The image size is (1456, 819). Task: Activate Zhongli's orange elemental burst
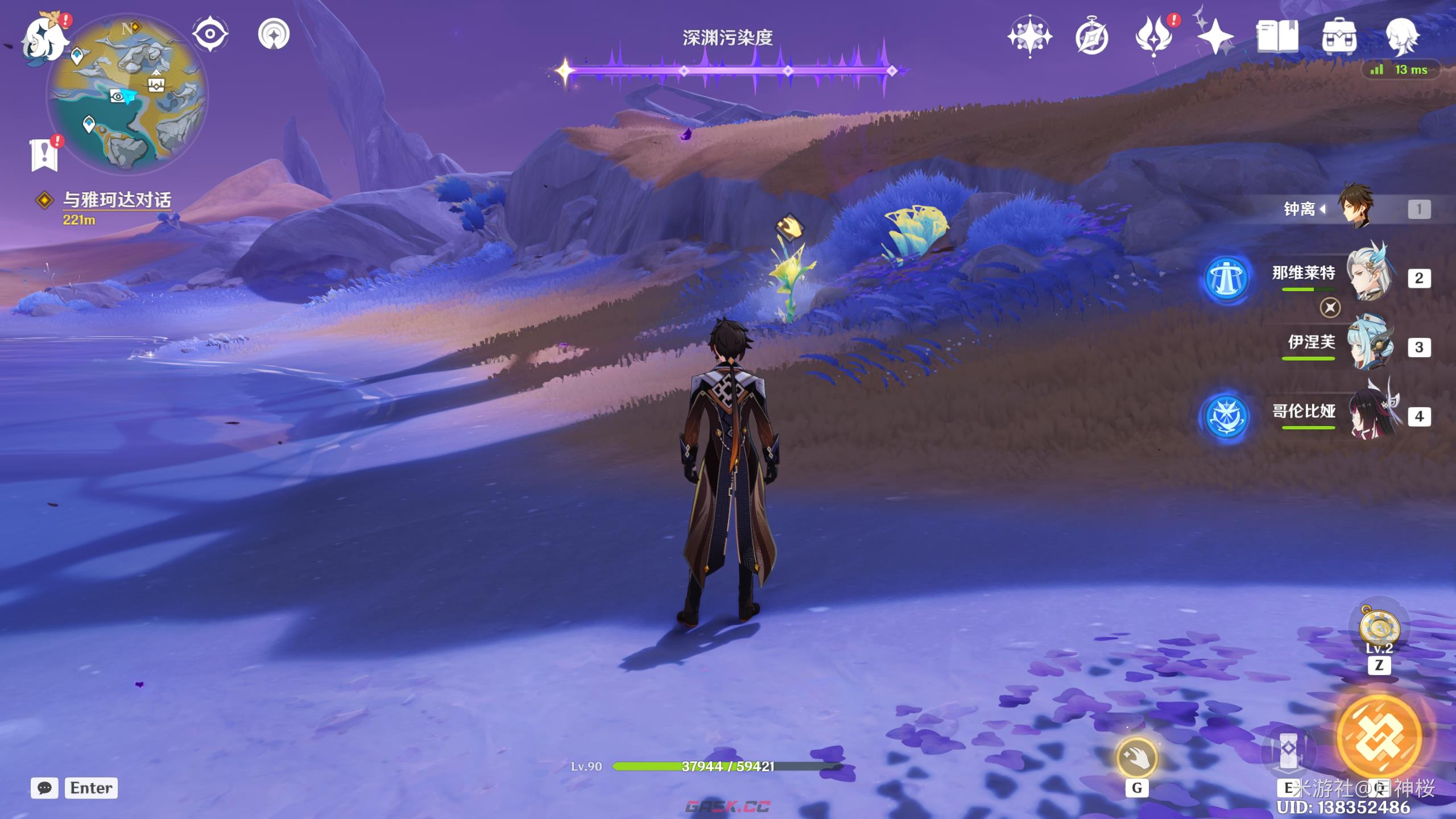[1379, 738]
